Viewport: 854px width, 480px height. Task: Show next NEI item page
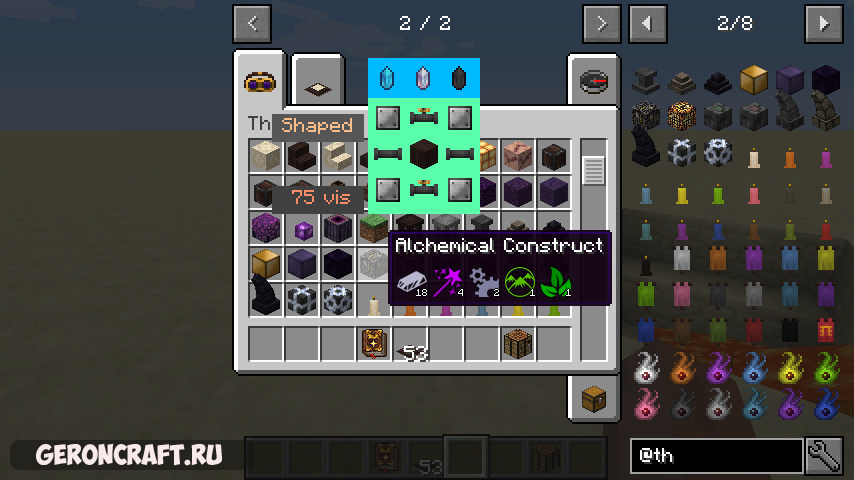coord(824,23)
